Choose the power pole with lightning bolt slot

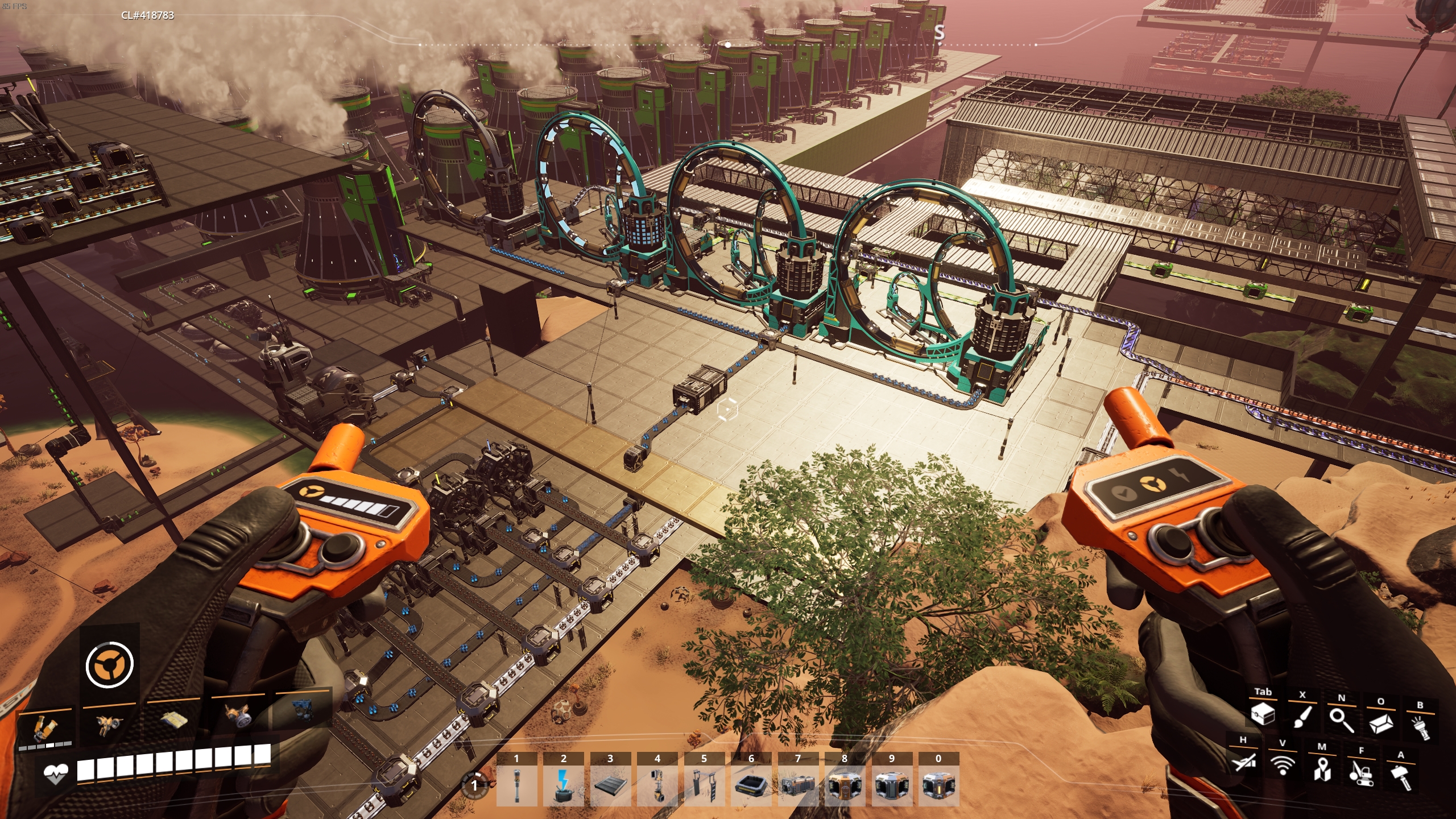click(564, 785)
